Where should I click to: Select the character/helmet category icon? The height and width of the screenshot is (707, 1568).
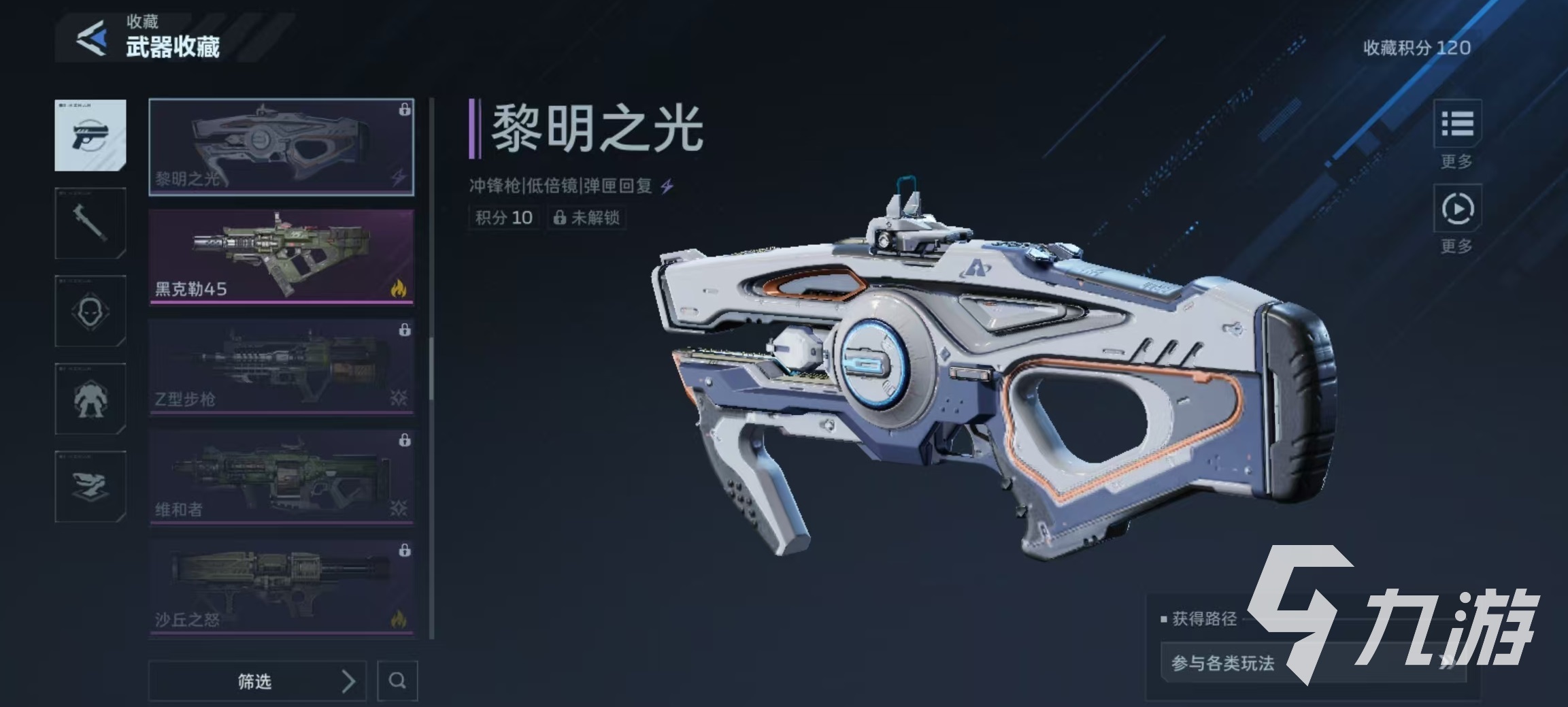[90, 312]
